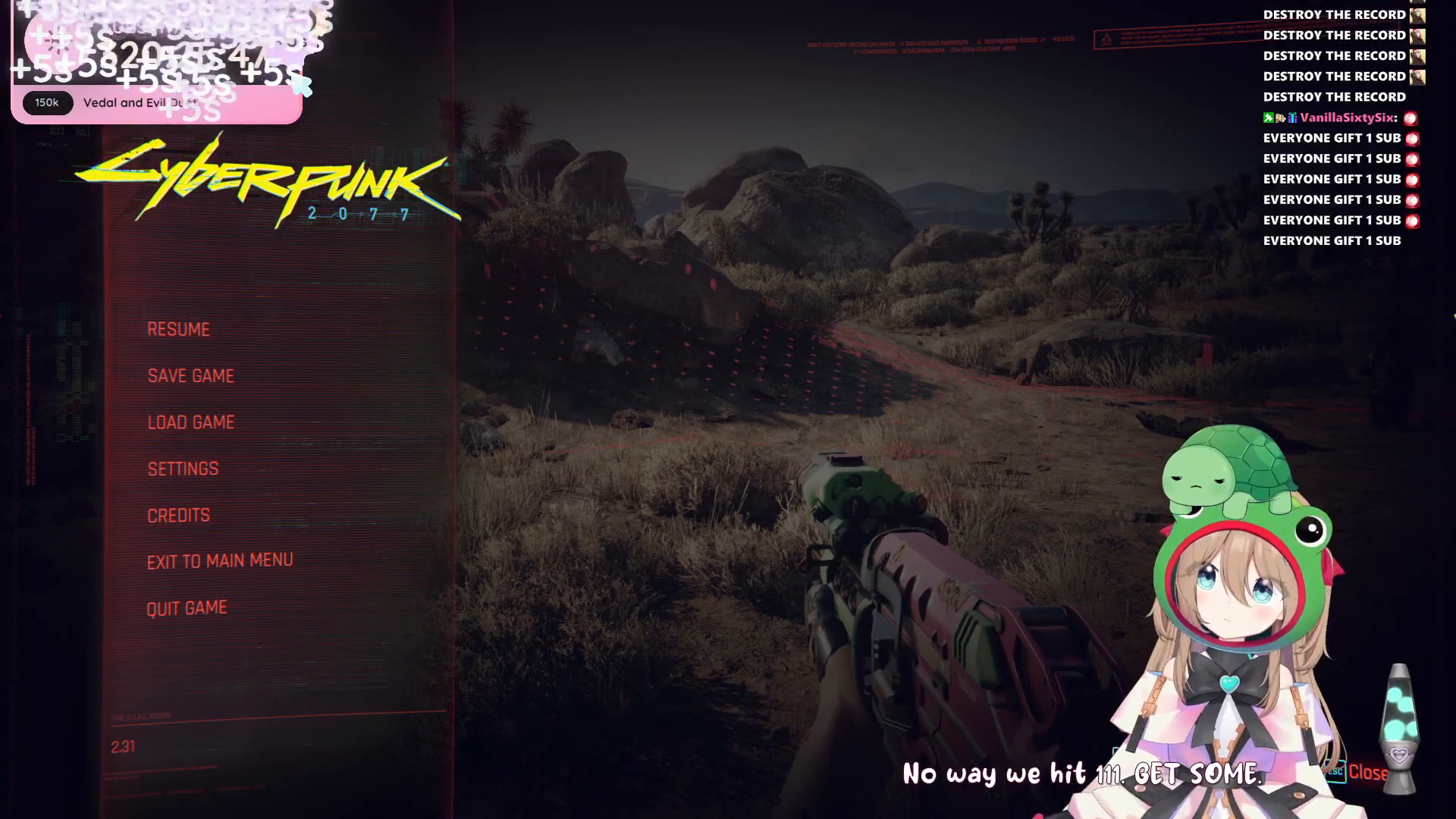1456x819 pixels.
Task: Click QUIT GAME at the menu bottom
Action: pos(187,607)
